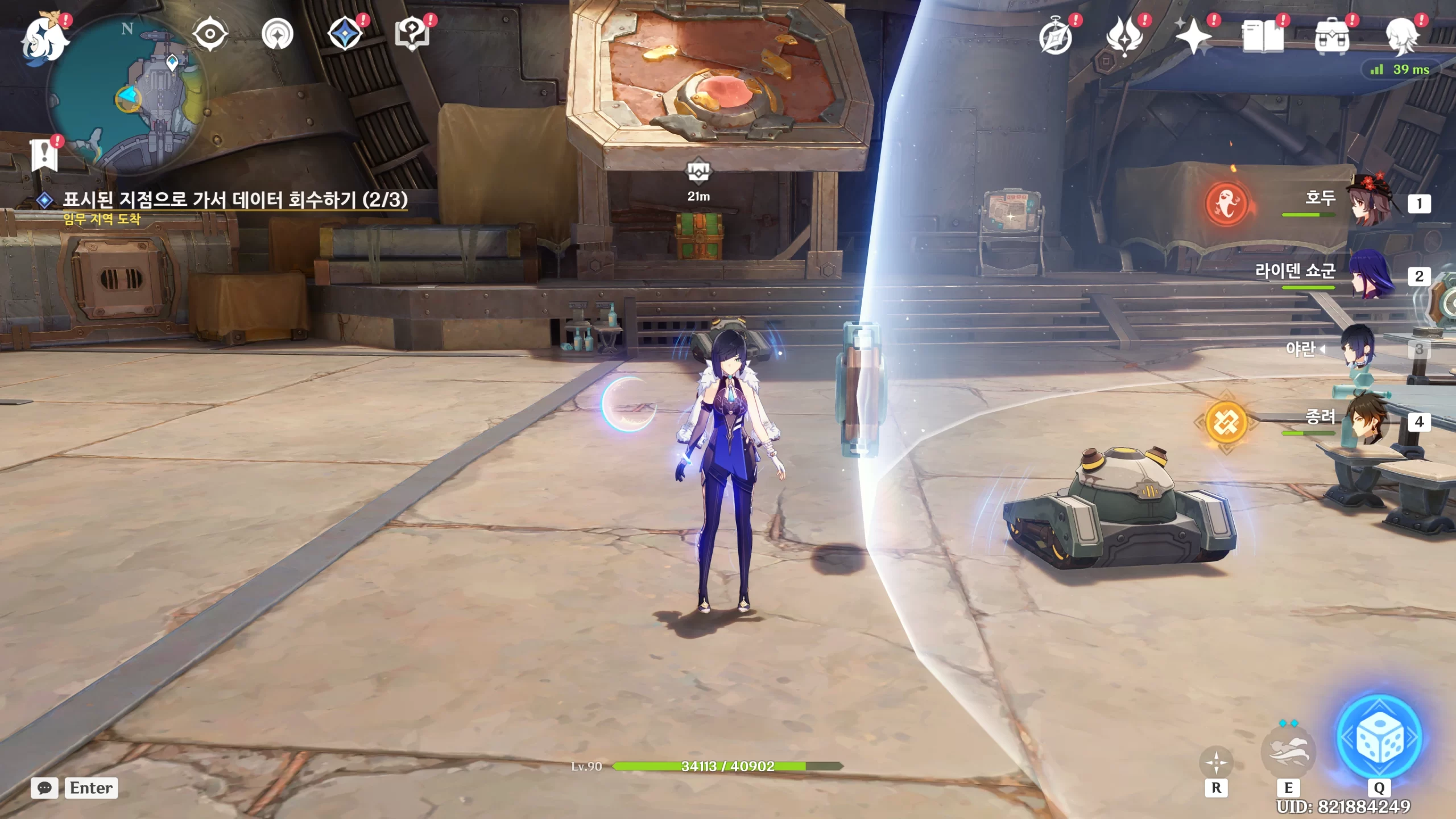Click the eye-shaped icon beside the minimap
The image size is (1456, 819).
pos(210,34)
